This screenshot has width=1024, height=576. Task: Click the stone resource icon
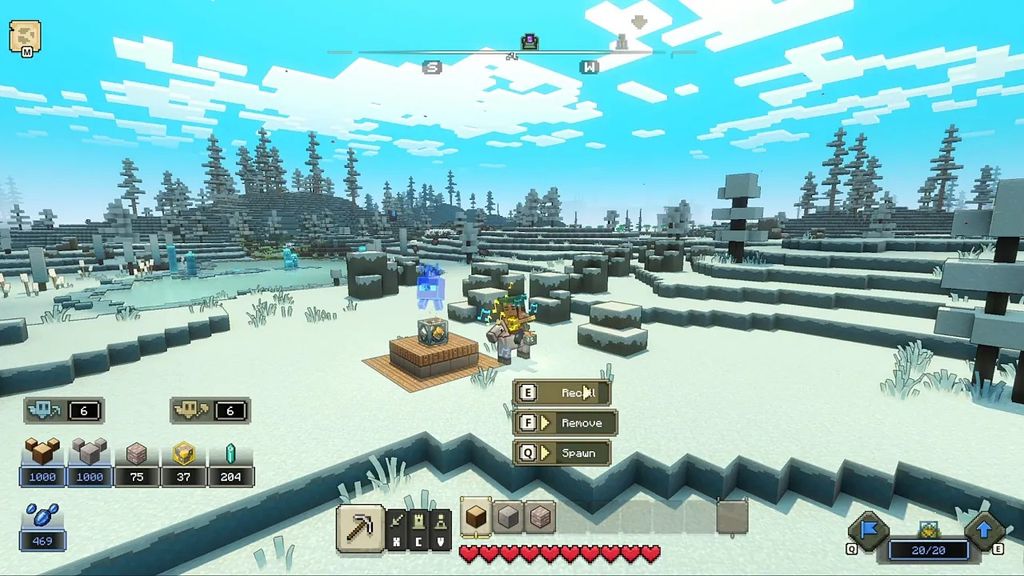(90, 452)
